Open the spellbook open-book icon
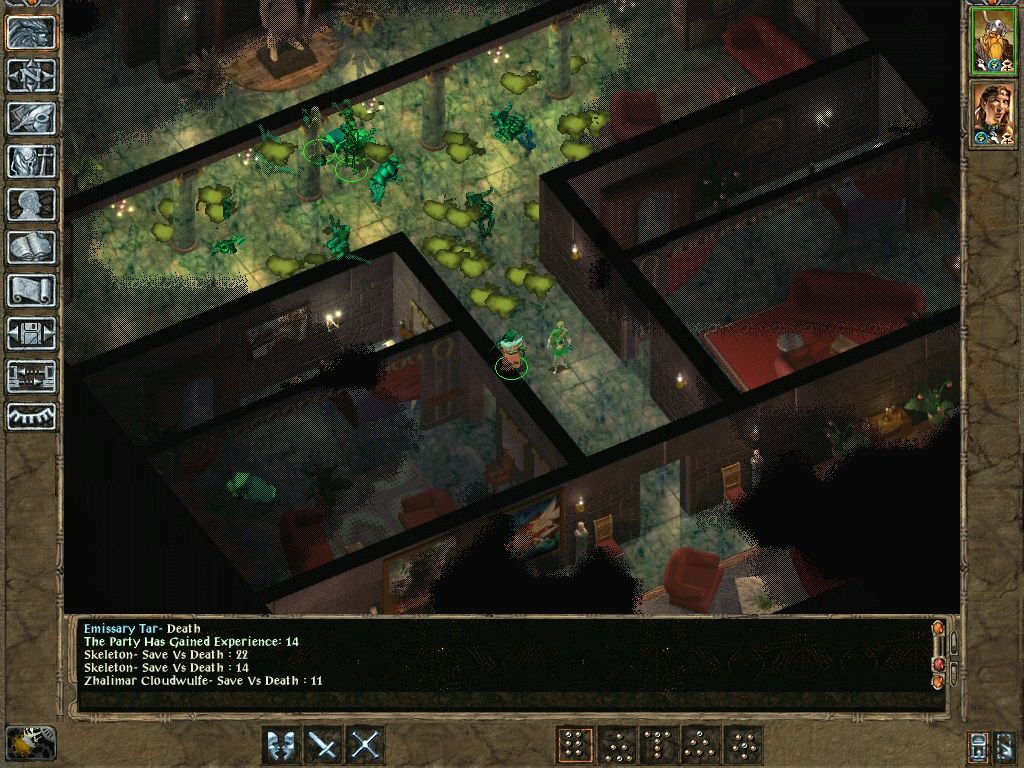 point(31,247)
